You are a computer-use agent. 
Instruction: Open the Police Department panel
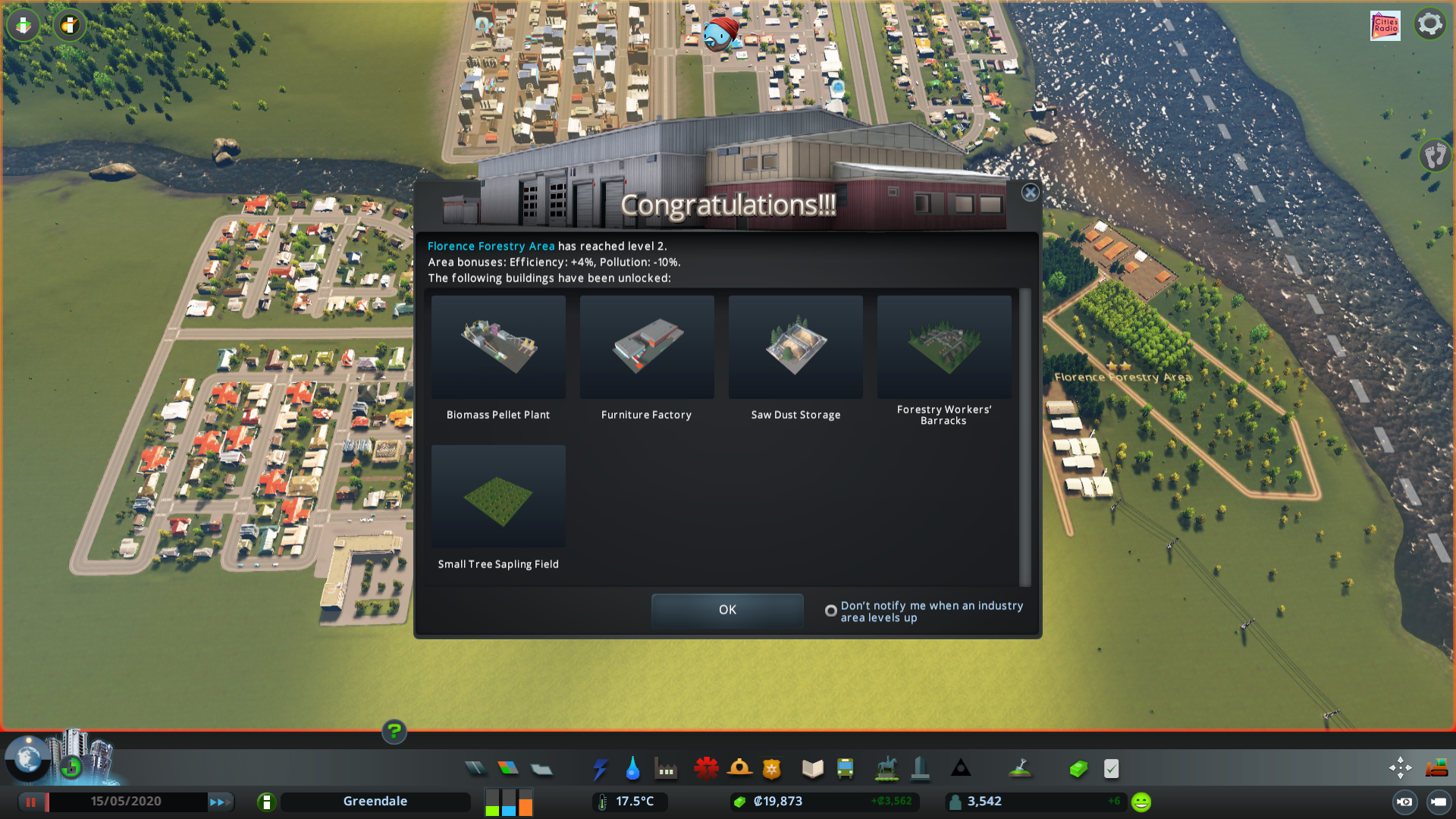(x=772, y=768)
